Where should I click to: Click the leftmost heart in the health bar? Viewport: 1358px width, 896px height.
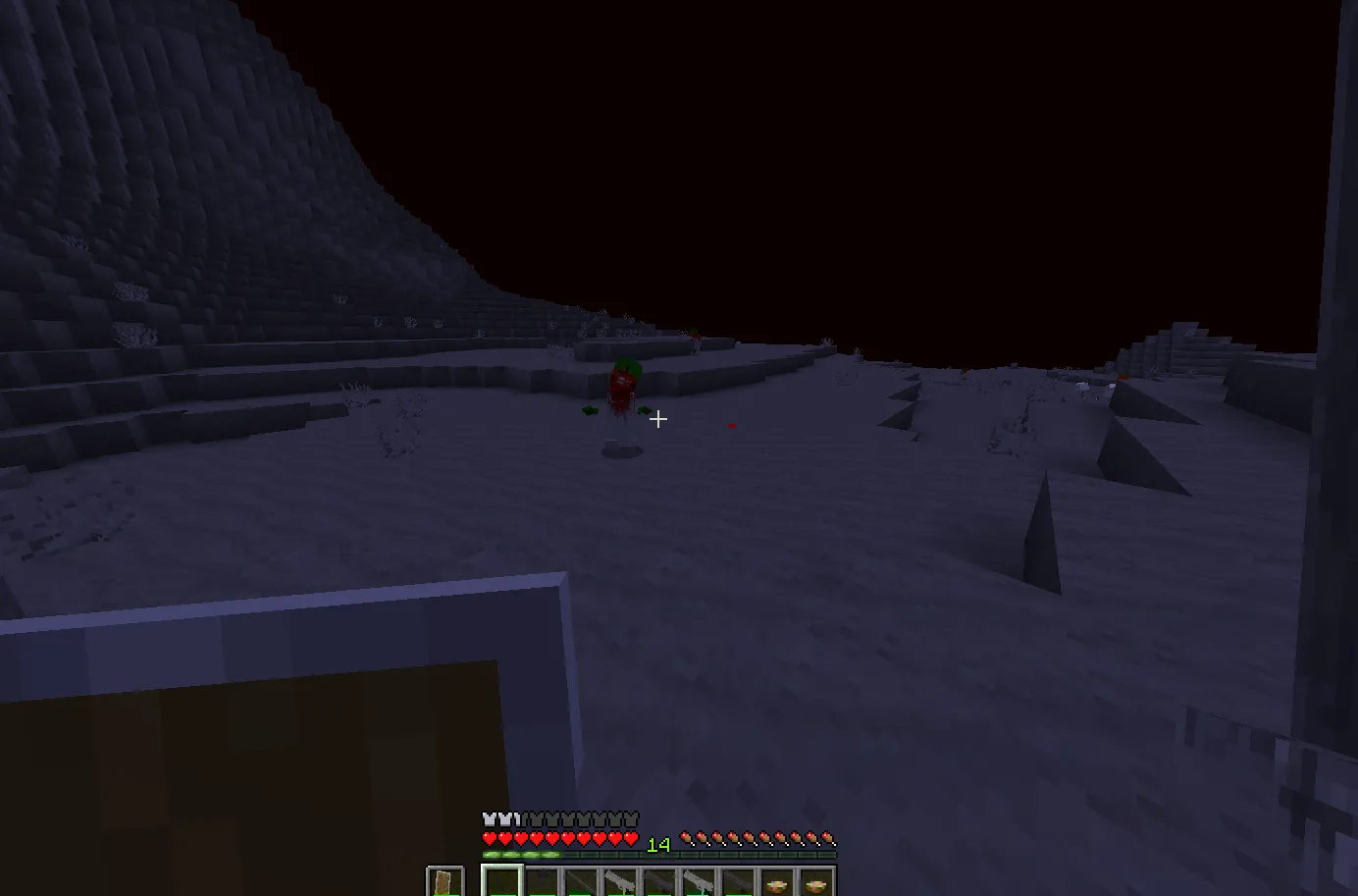[488, 838]
